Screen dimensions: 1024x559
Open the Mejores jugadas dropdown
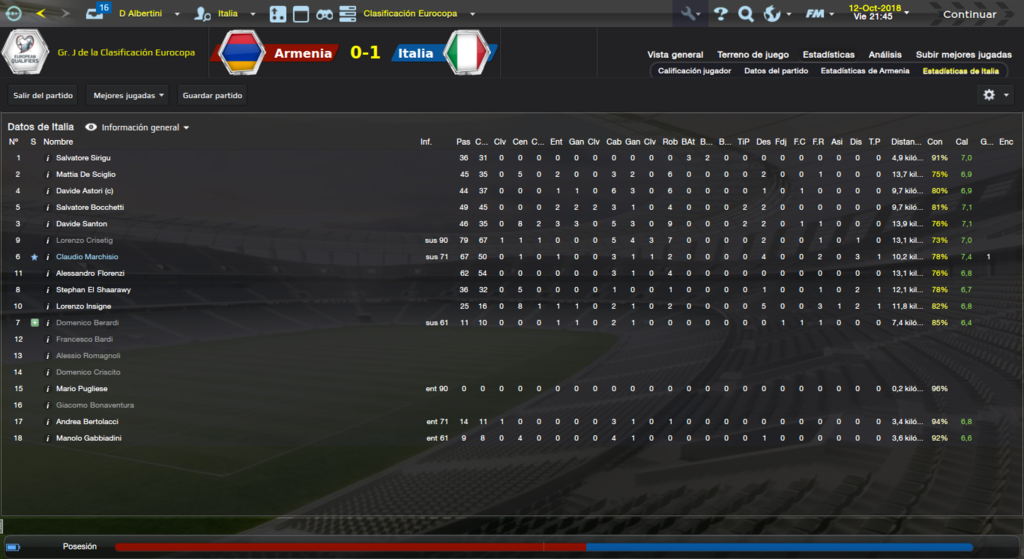point(128,96)
